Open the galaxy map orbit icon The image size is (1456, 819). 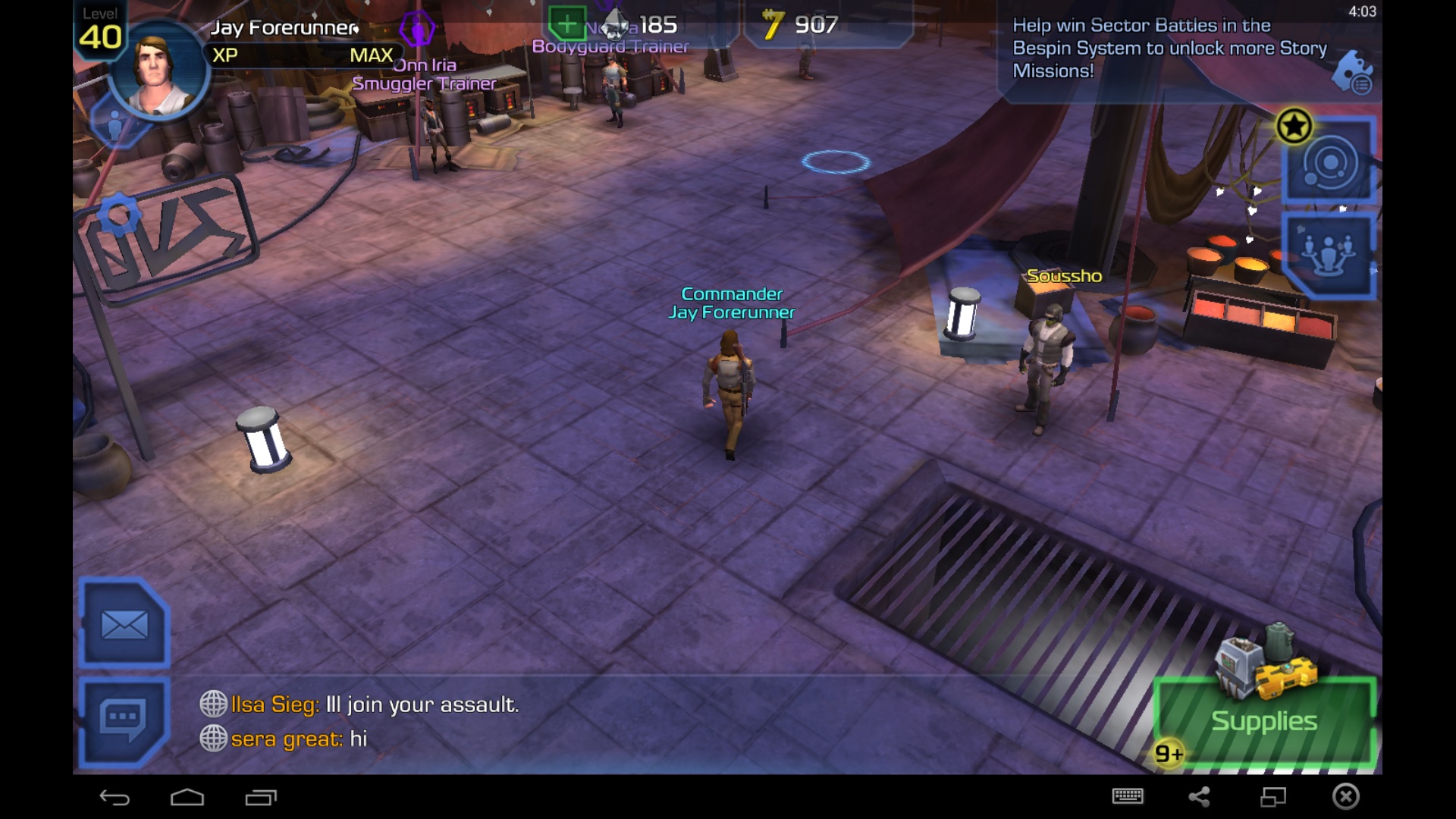[1329, 162]
